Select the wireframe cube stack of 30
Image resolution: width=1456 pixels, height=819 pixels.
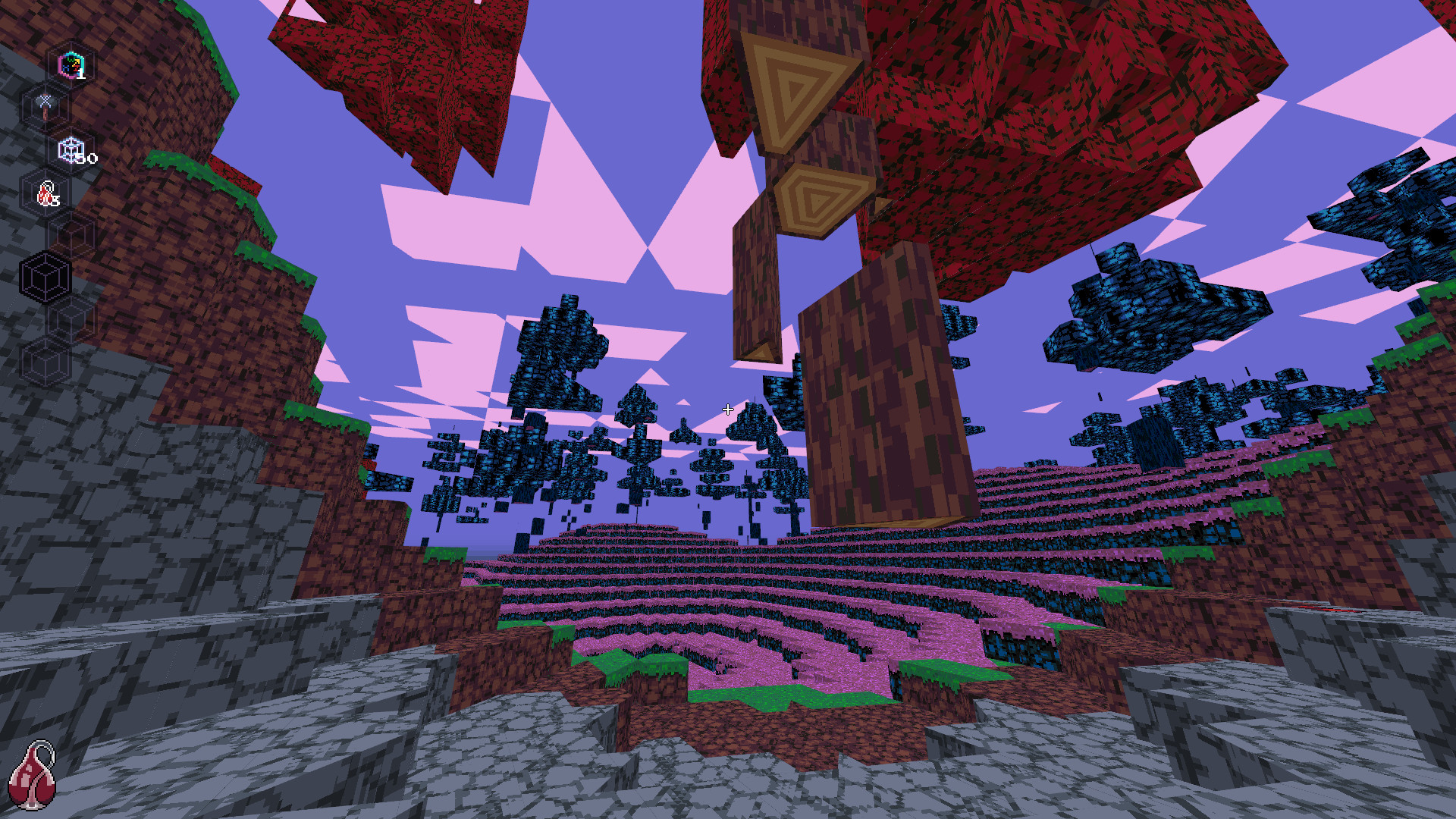(72, 149)
